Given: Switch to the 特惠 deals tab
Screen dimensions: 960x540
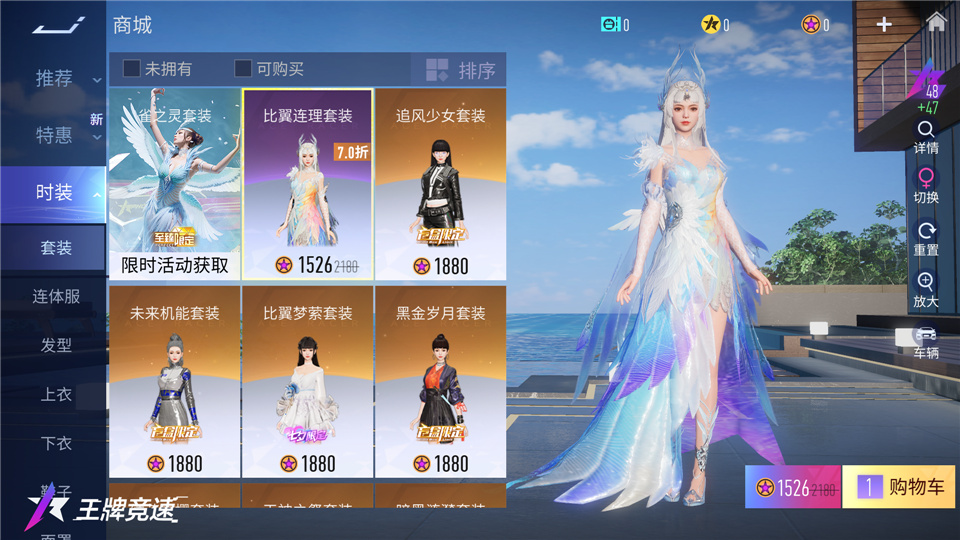Looking at the screenshot, I should pos(54,136).
